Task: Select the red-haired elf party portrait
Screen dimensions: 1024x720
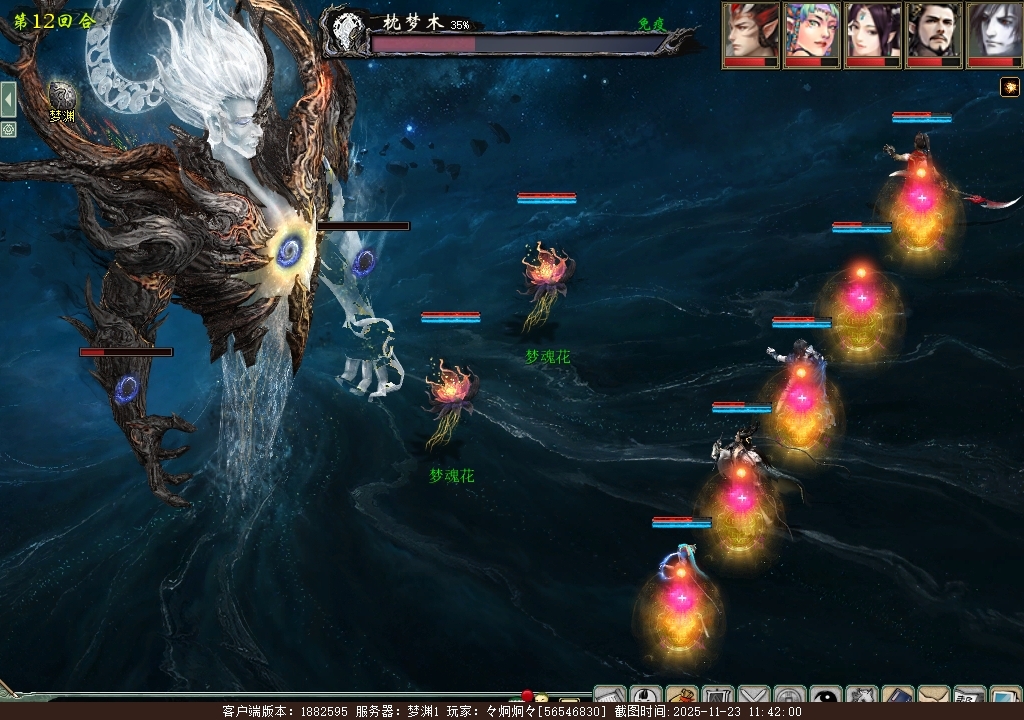Action: (x=751, y=32)
